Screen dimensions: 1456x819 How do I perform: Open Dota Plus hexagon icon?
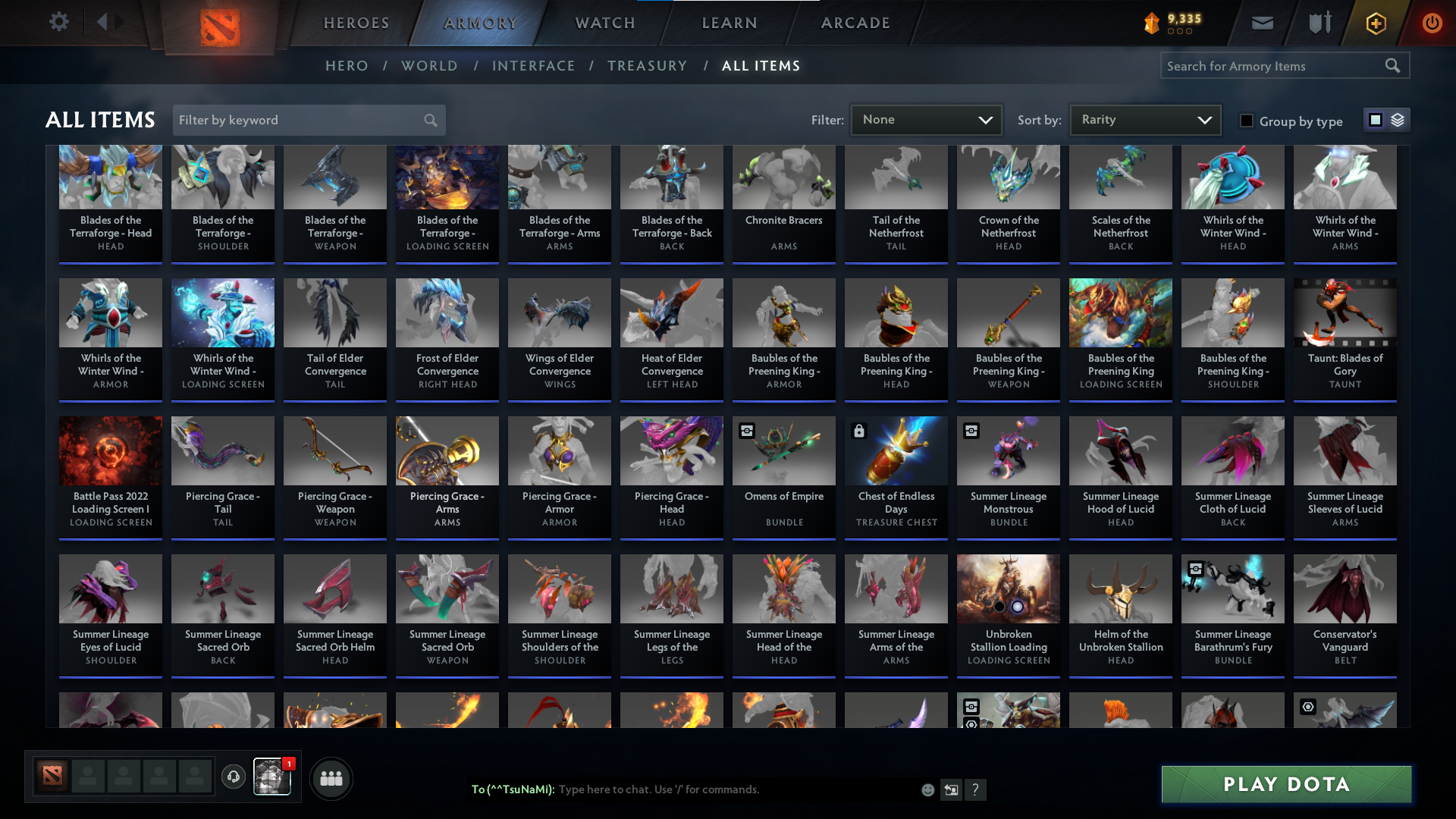[x=1375, y=23]
